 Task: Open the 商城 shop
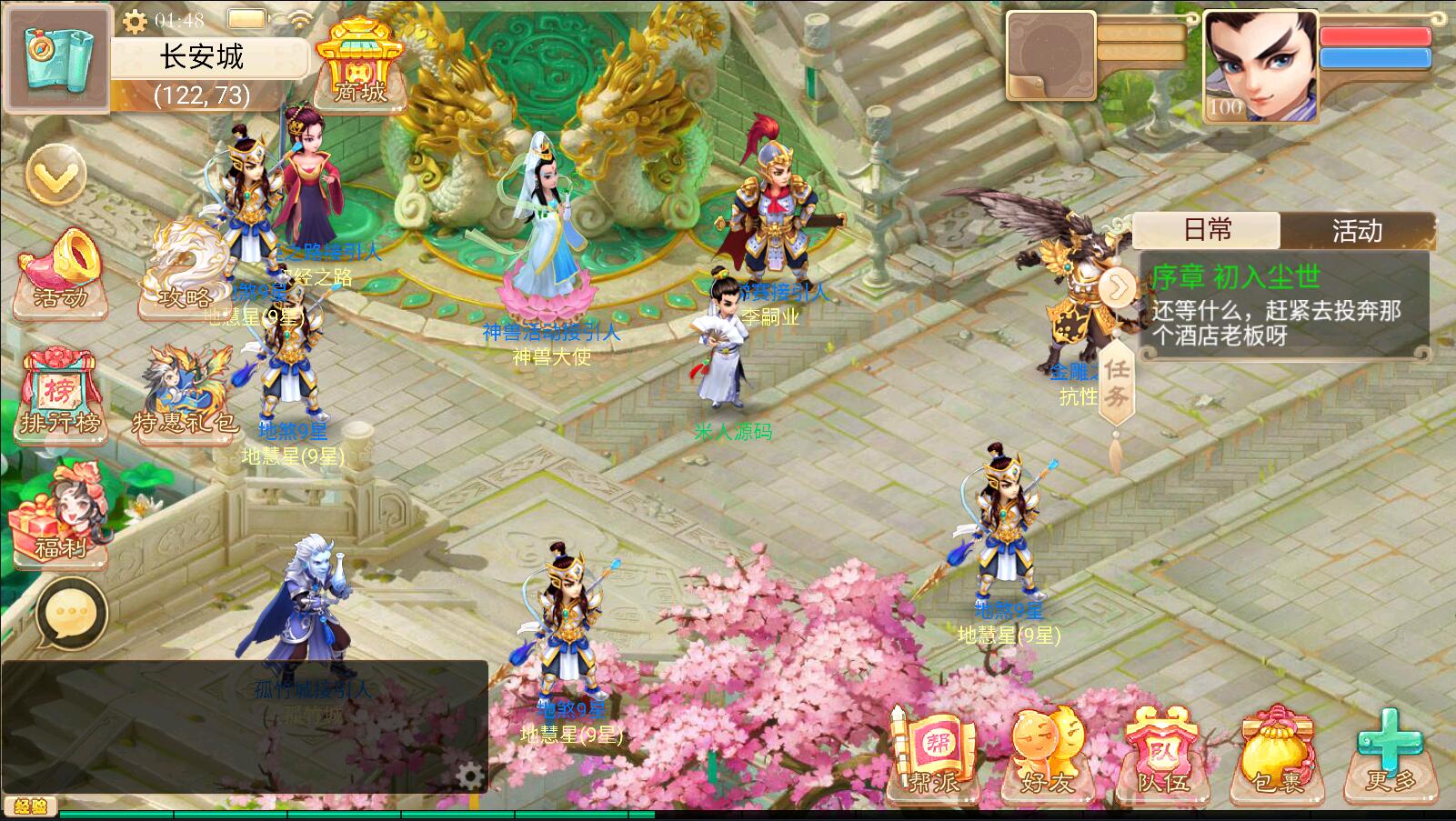361,64
